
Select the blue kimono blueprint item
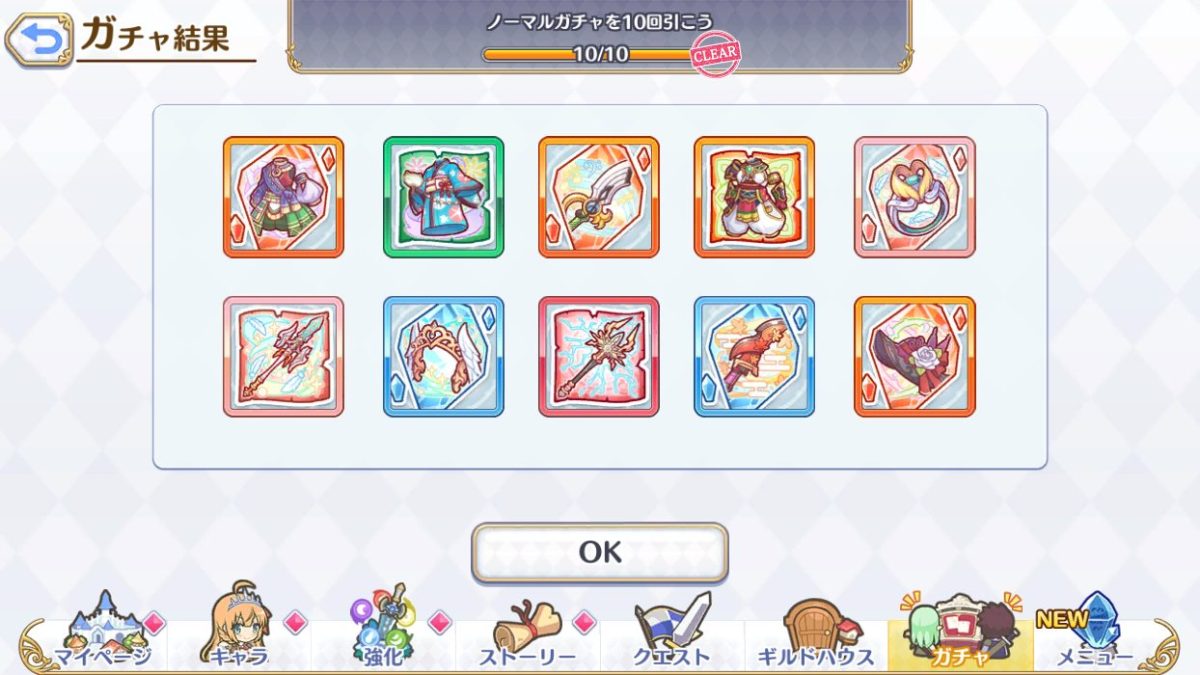(443, 197)
